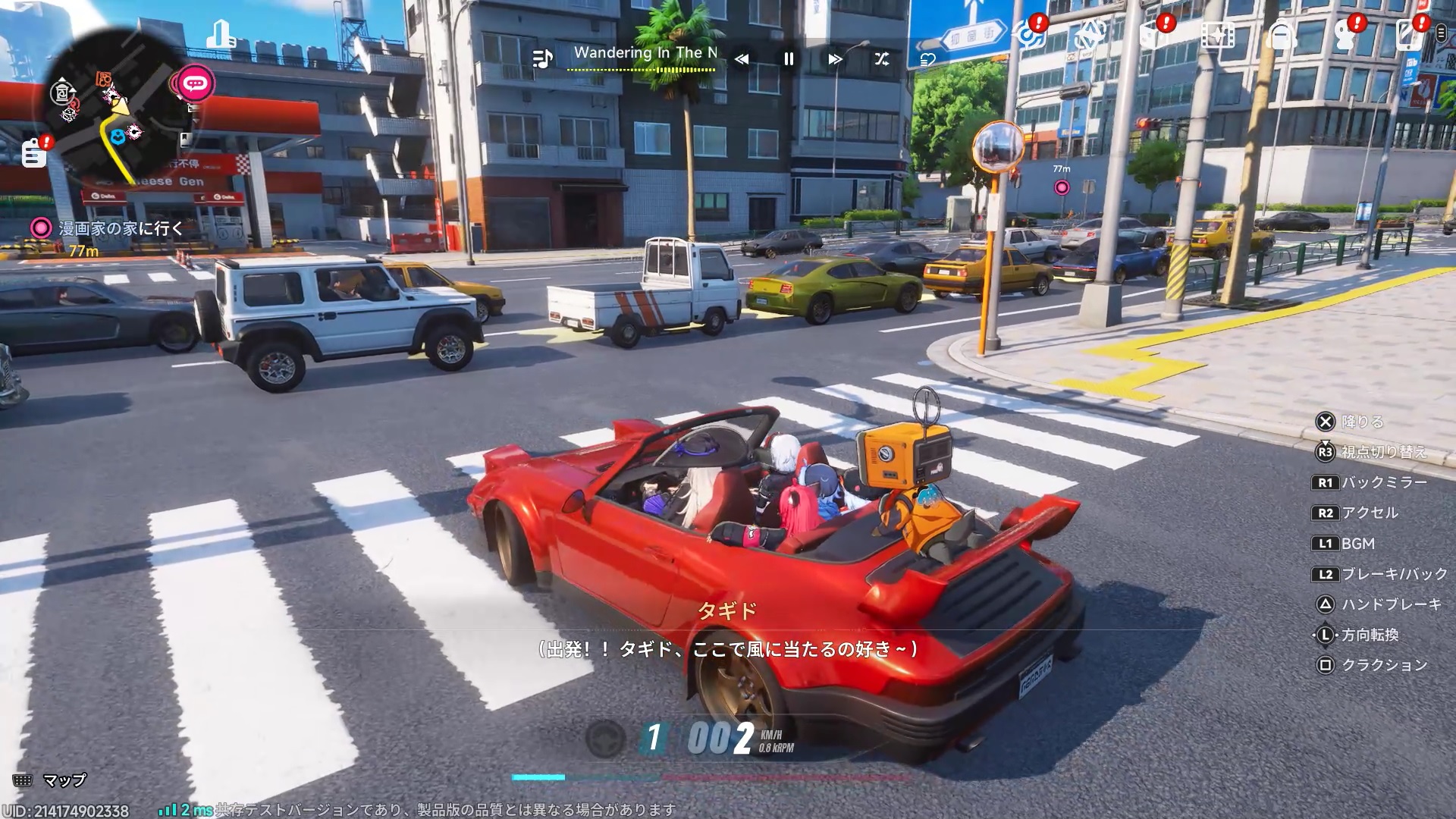Open the smartphone menu icon

click(1408, 36)
